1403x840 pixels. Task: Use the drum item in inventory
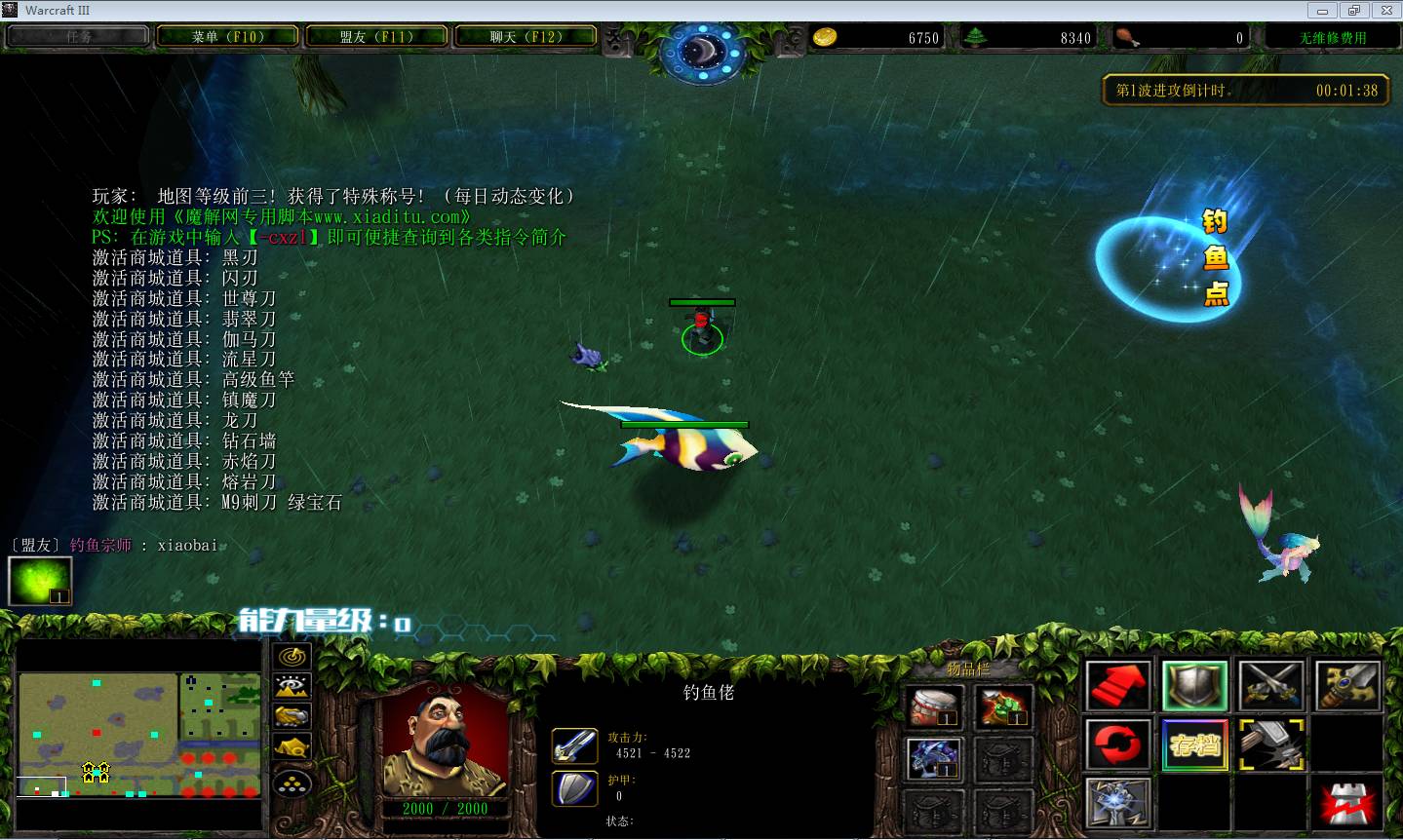tap(935, 706)
